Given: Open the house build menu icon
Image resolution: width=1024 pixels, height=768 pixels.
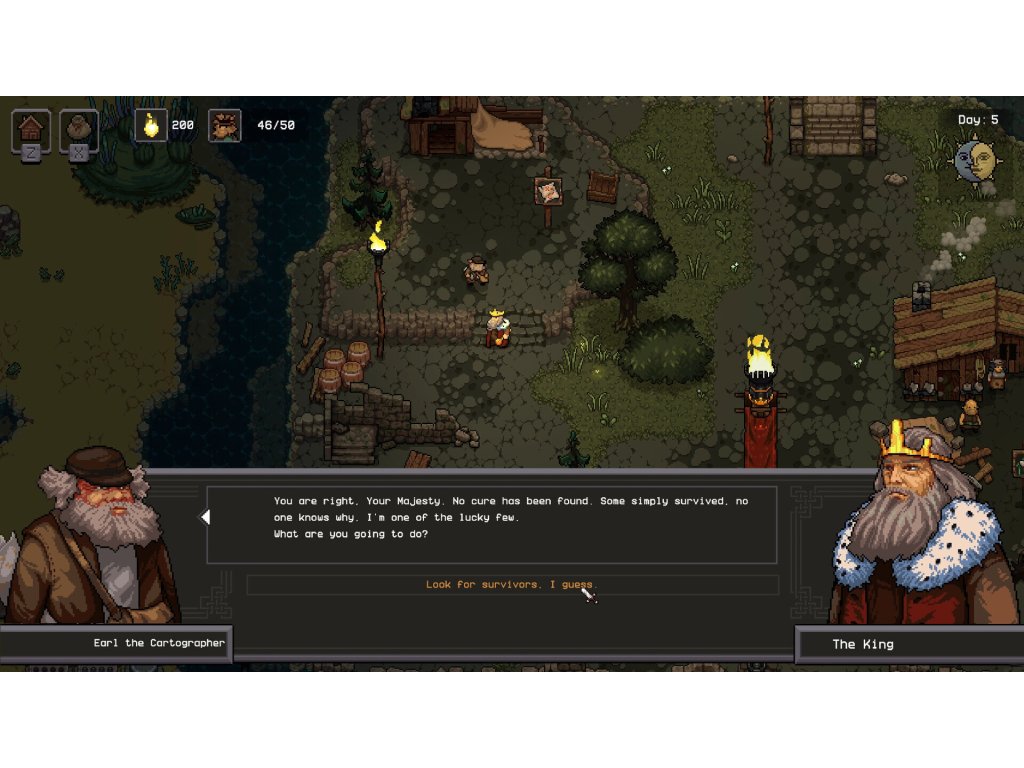Looking at the screenshot, I should [x=31, y=128].
